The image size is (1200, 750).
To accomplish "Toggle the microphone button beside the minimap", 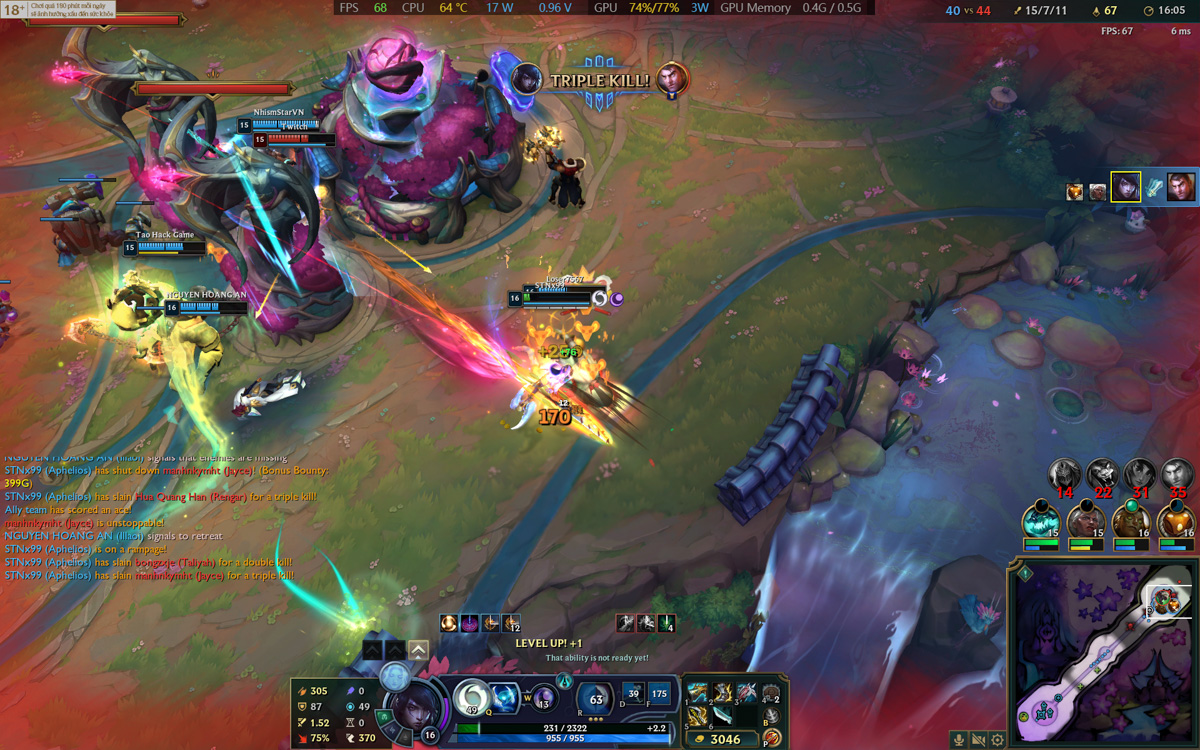I will pyautogui.click(x=959, y=740).
